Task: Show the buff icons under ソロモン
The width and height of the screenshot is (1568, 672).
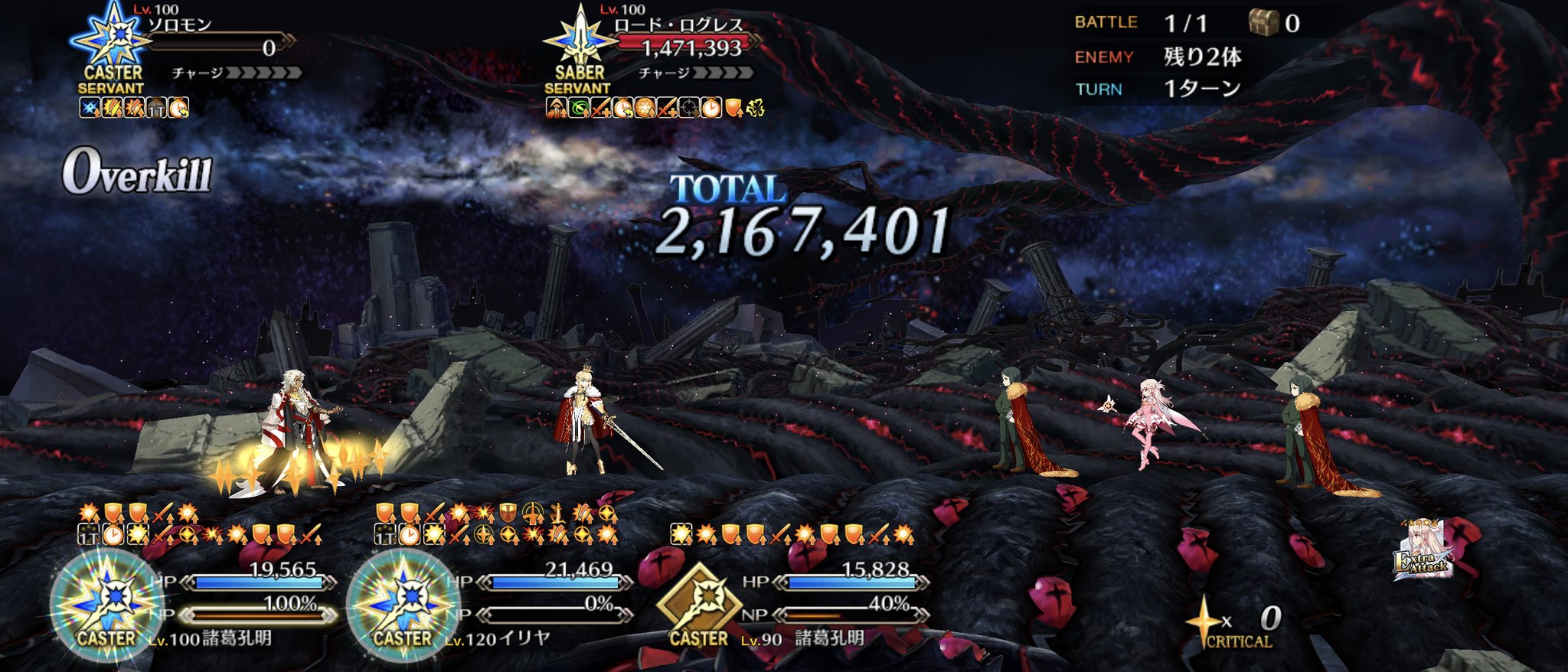Action: tap(134, 108)
